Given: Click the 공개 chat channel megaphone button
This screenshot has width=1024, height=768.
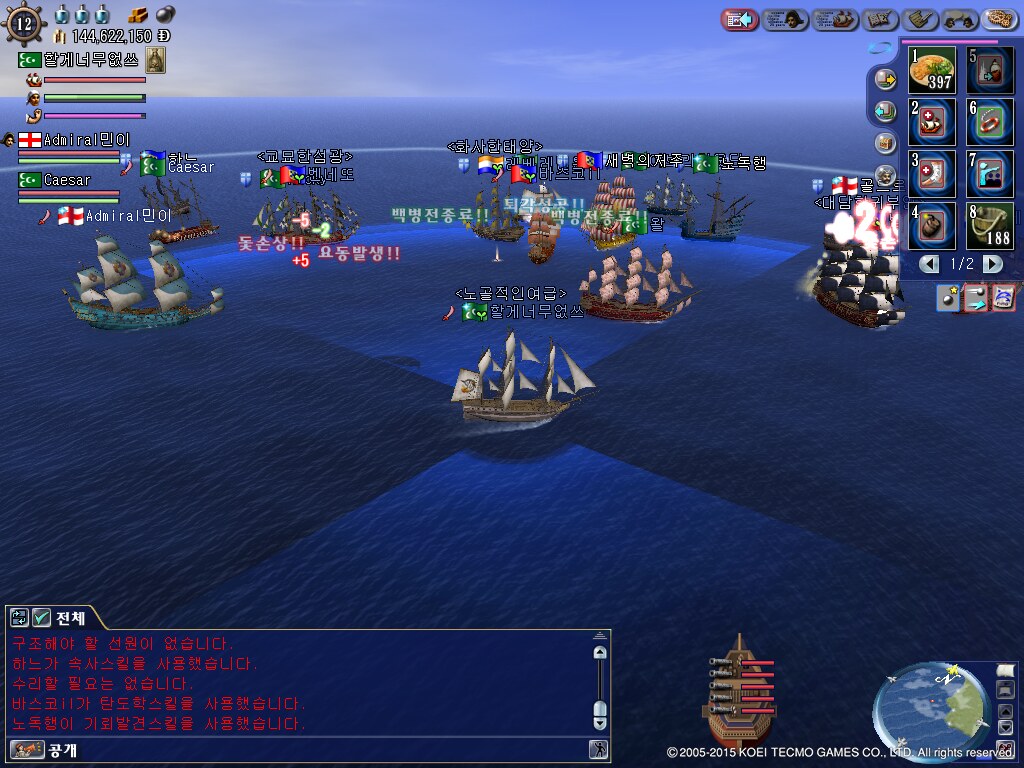Looking at the screenshot, I should pyautogui.click(x=20, y=749).
